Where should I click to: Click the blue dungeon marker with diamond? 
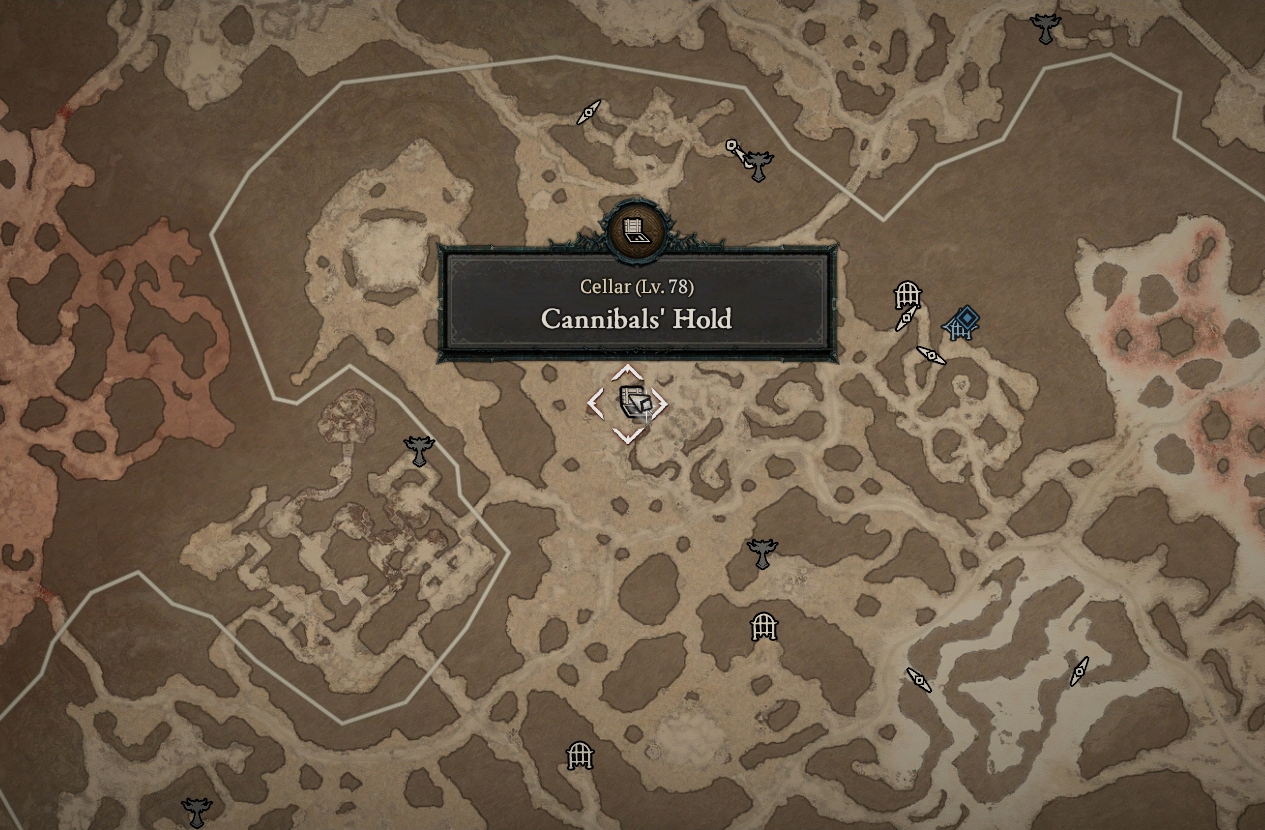coord(962,323)
